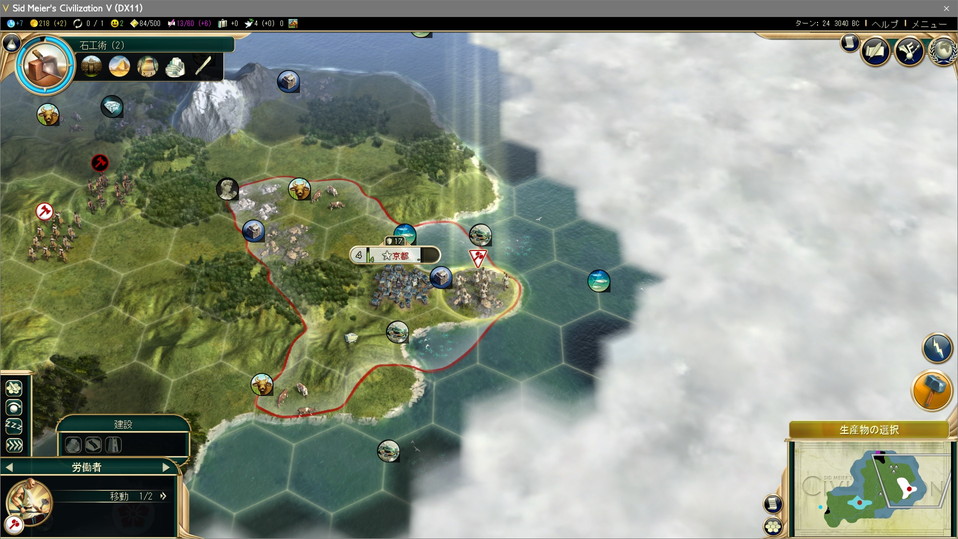The height and width of the screenshot is (539, 958).
Task: Open the horn and flag military advisor button
Action: tap(909, 51)
